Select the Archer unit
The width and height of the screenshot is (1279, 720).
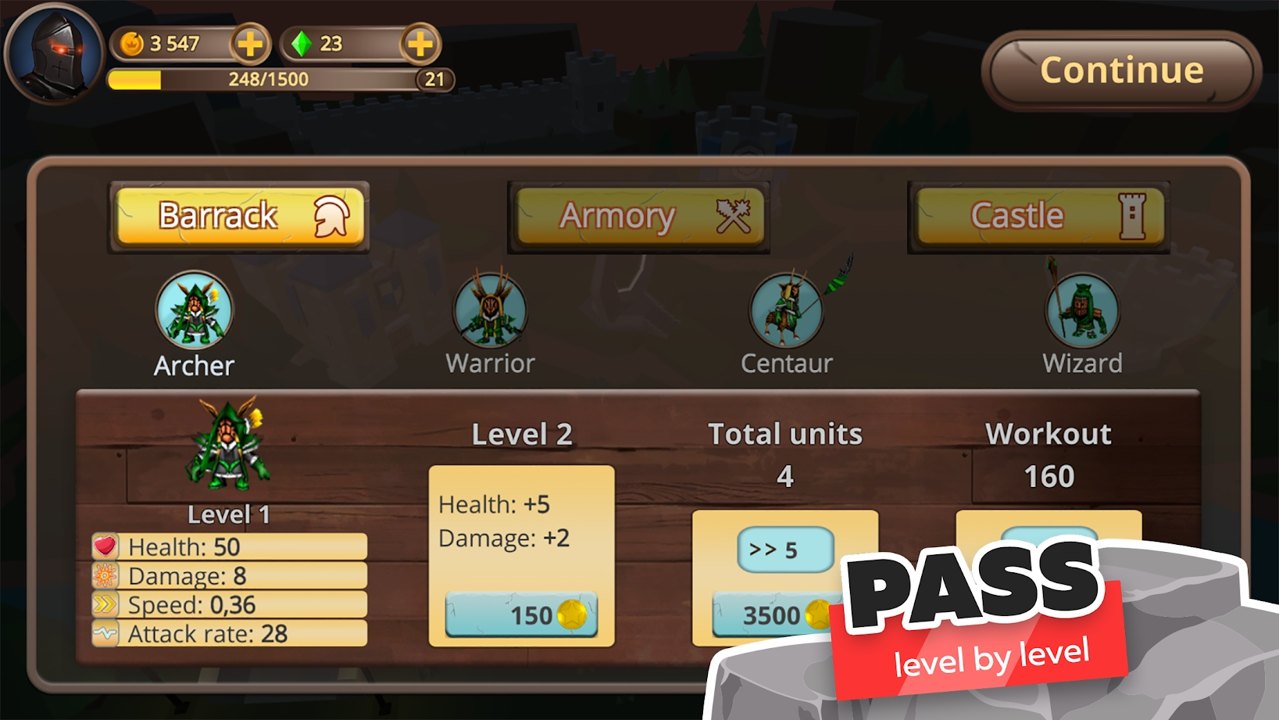point(194,312)
